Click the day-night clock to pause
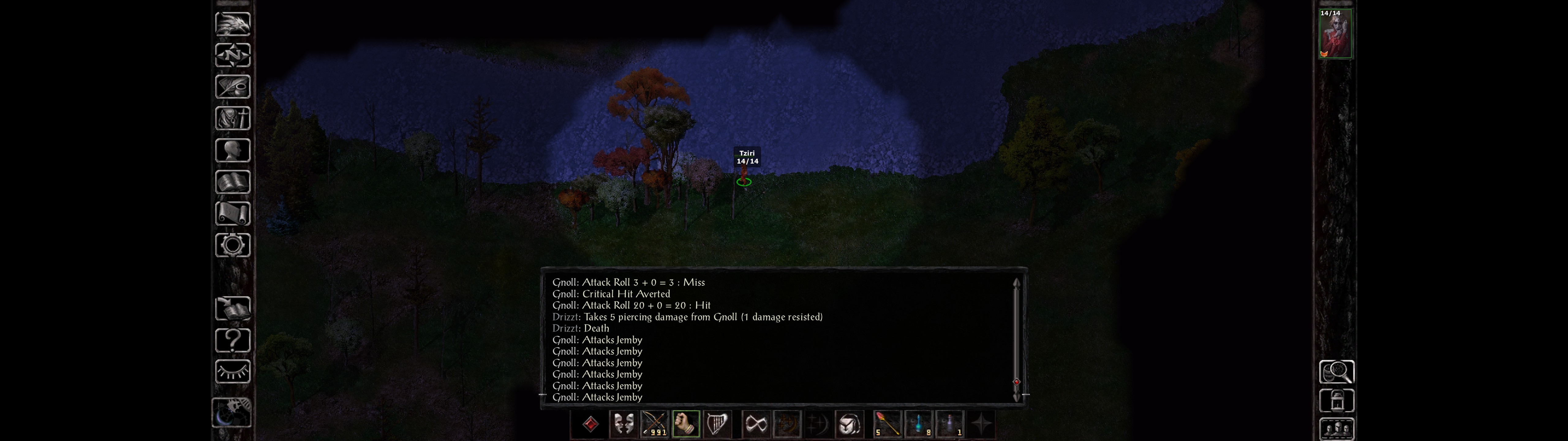The height and width of the screenshot is (441, 1568). tap(231, 413)
